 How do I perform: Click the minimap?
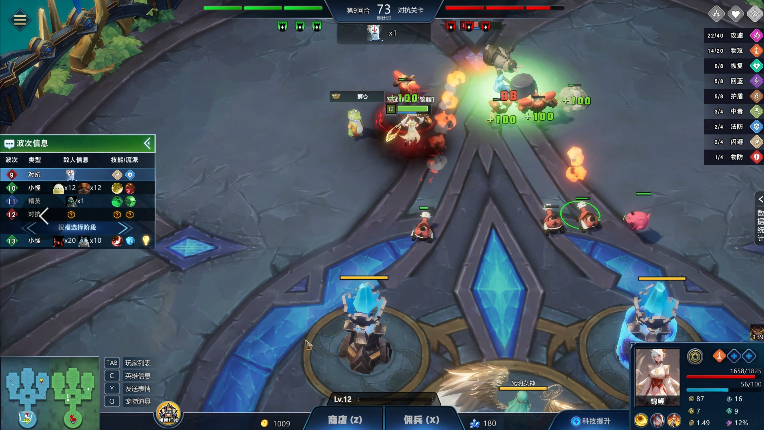pos(48,392)
